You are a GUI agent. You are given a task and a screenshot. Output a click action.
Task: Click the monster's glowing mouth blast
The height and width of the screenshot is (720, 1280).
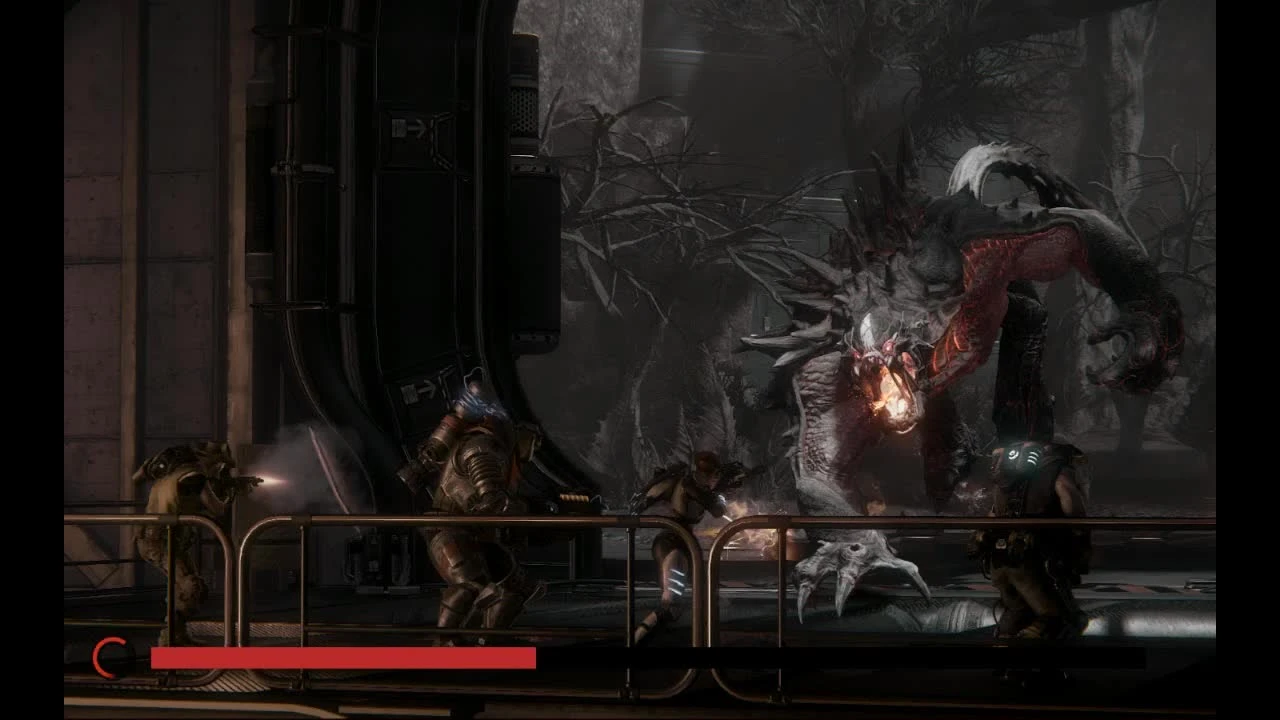pos(893,400)
